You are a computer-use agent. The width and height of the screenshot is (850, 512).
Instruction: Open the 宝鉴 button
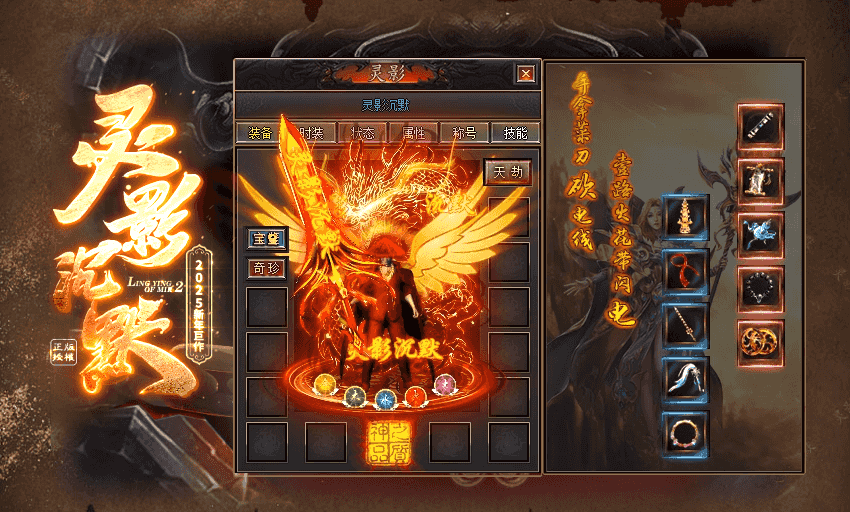(267, 238)
